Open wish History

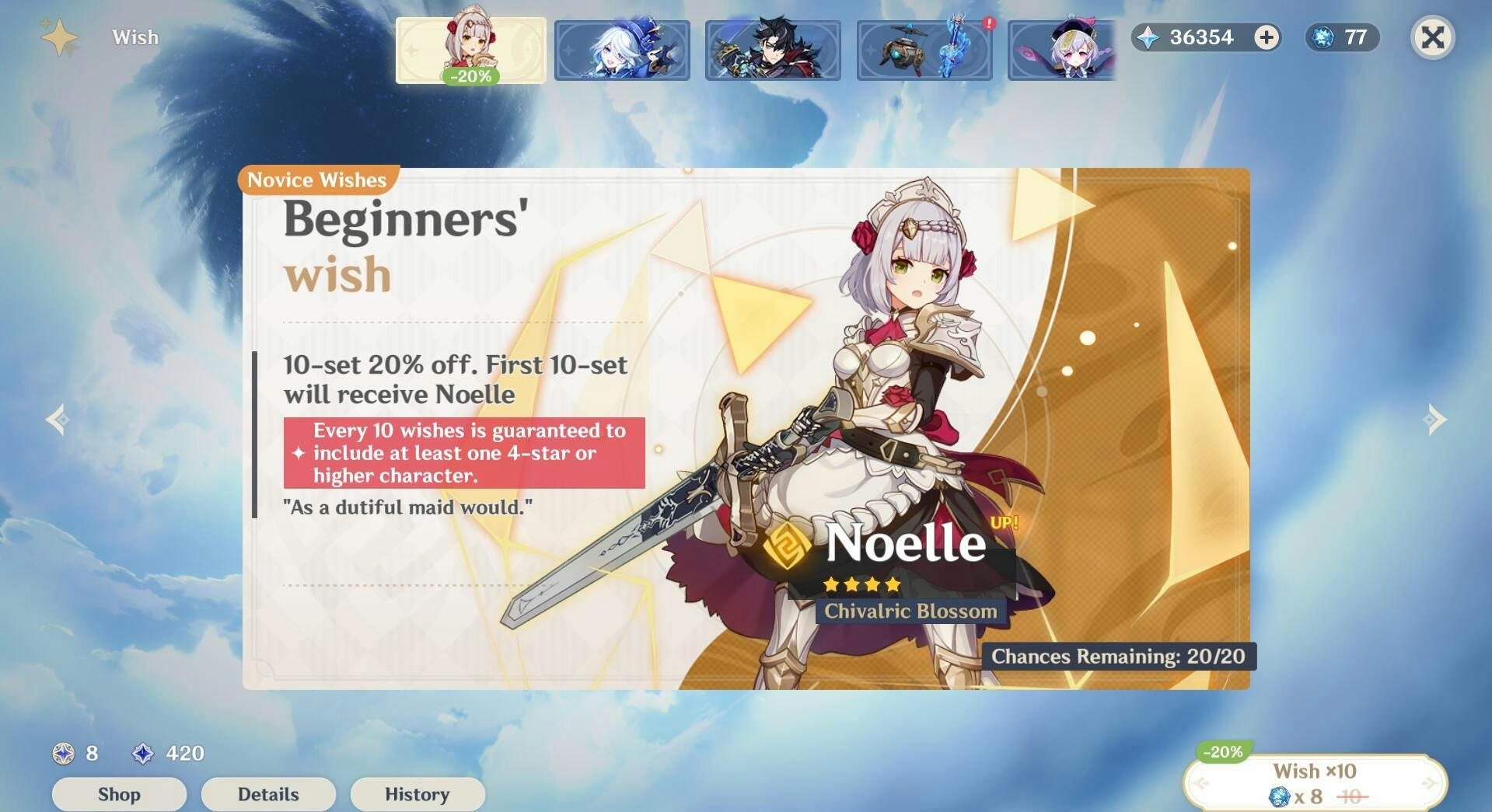pos(418,794)
